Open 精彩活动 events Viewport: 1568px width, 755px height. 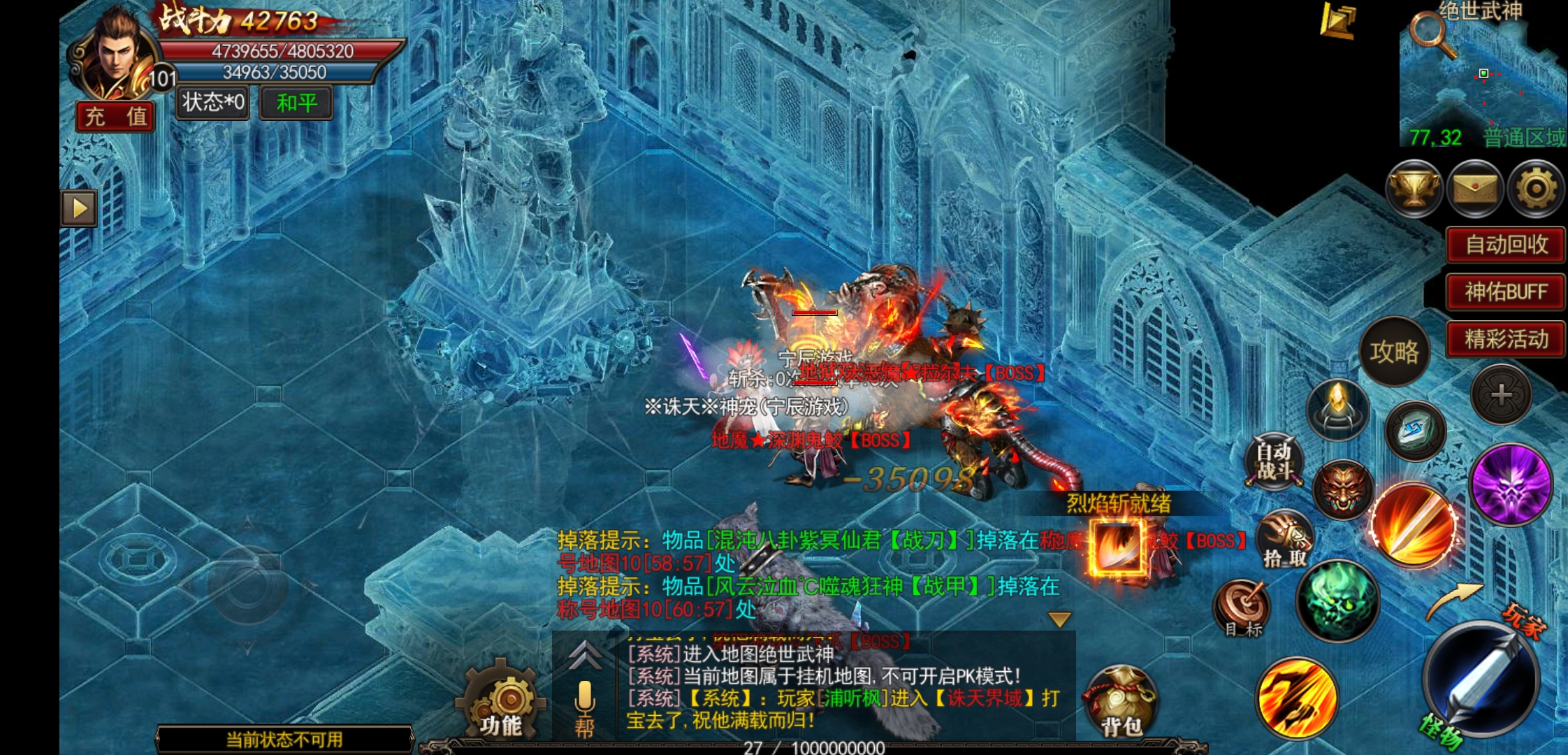1505,339
